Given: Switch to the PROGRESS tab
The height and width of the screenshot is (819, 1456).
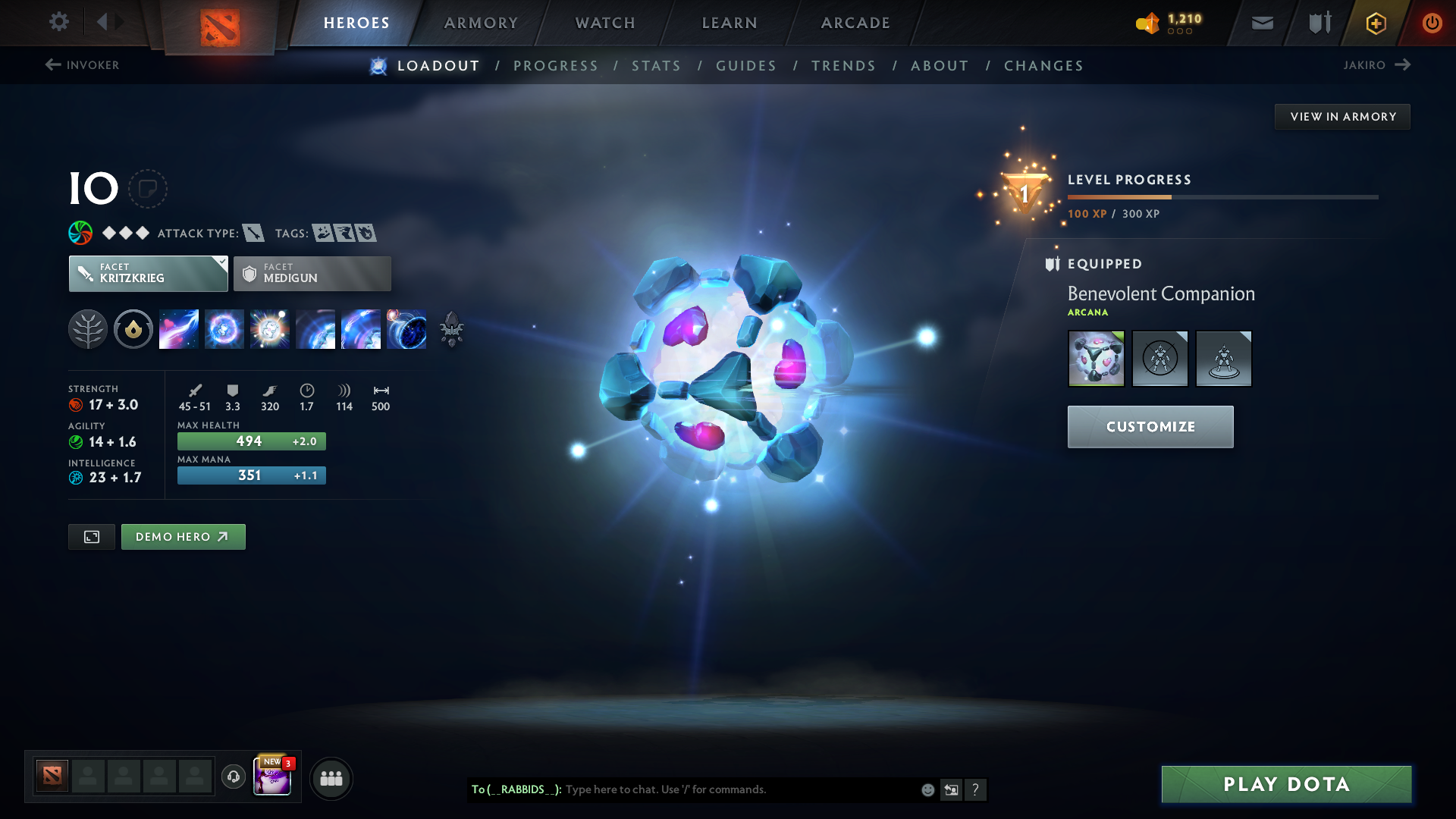Looking at the screenshot, I should click(x=556, y=66).
